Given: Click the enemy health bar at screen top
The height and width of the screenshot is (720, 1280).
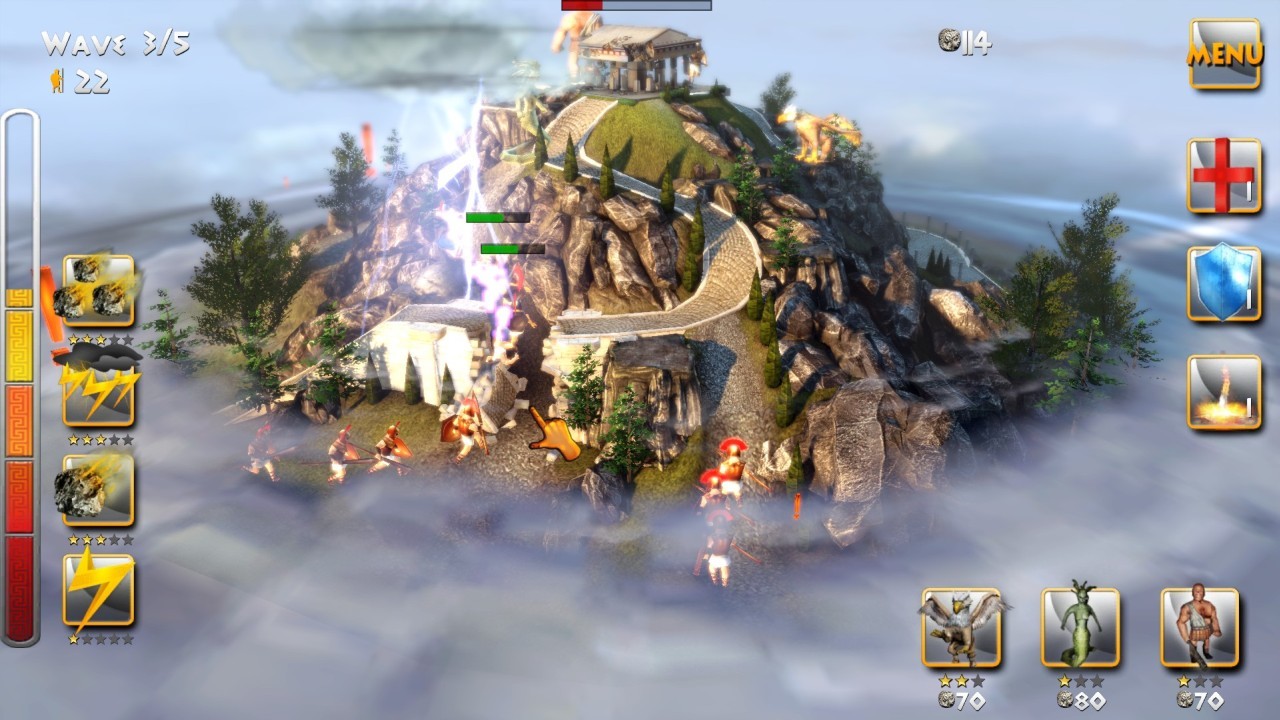Looking at the screenshot, I should [x=637, y=7].
